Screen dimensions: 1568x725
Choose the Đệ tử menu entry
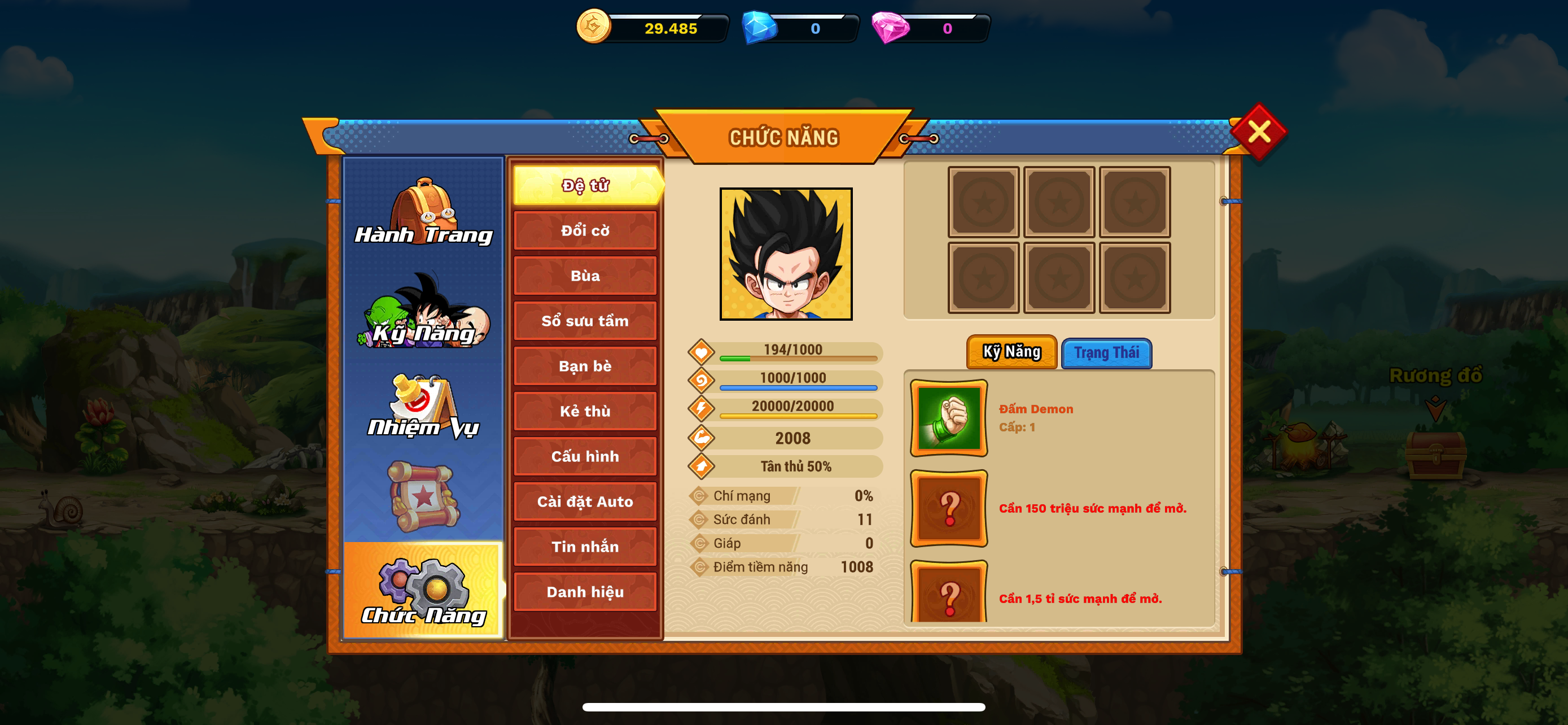(x=585, y=185)
